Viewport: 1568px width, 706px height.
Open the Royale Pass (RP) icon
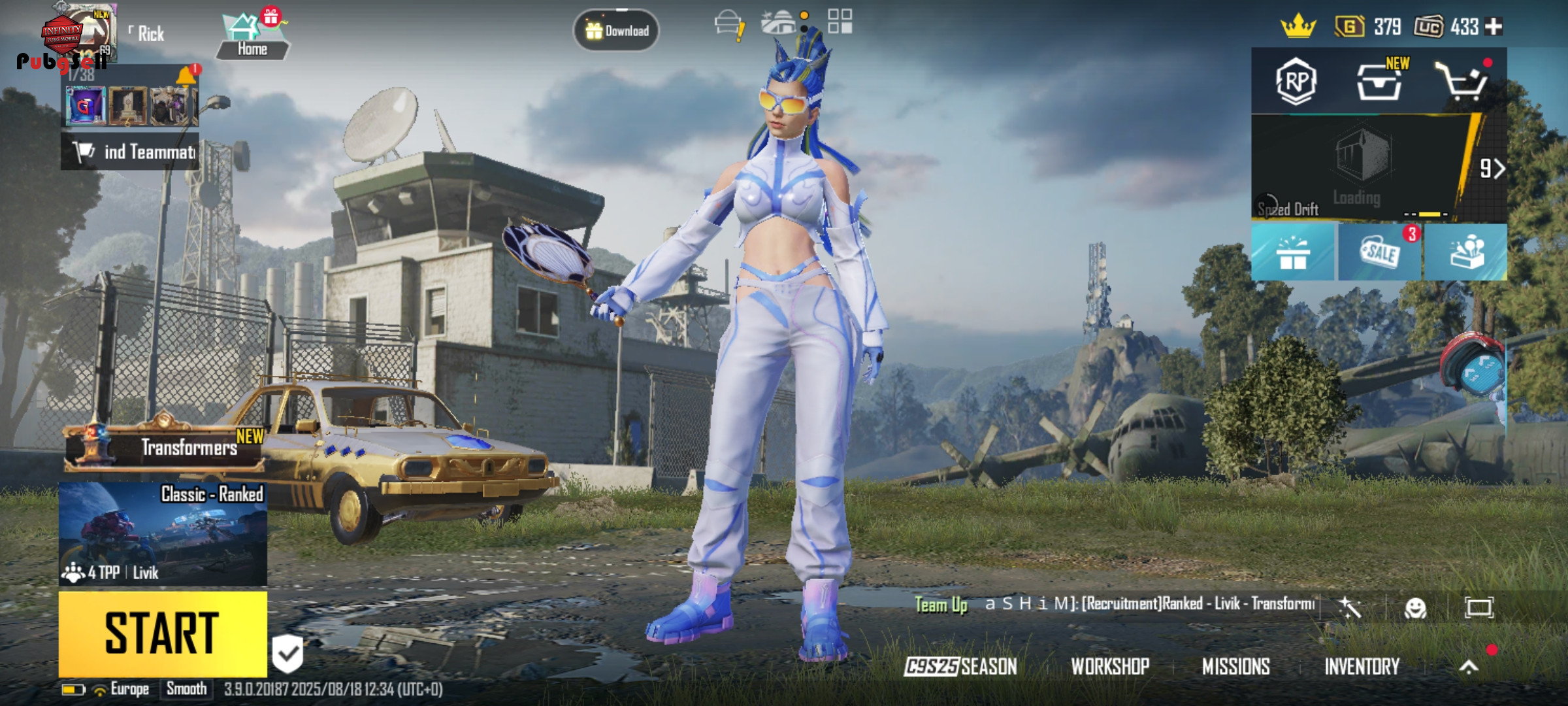1296,82
